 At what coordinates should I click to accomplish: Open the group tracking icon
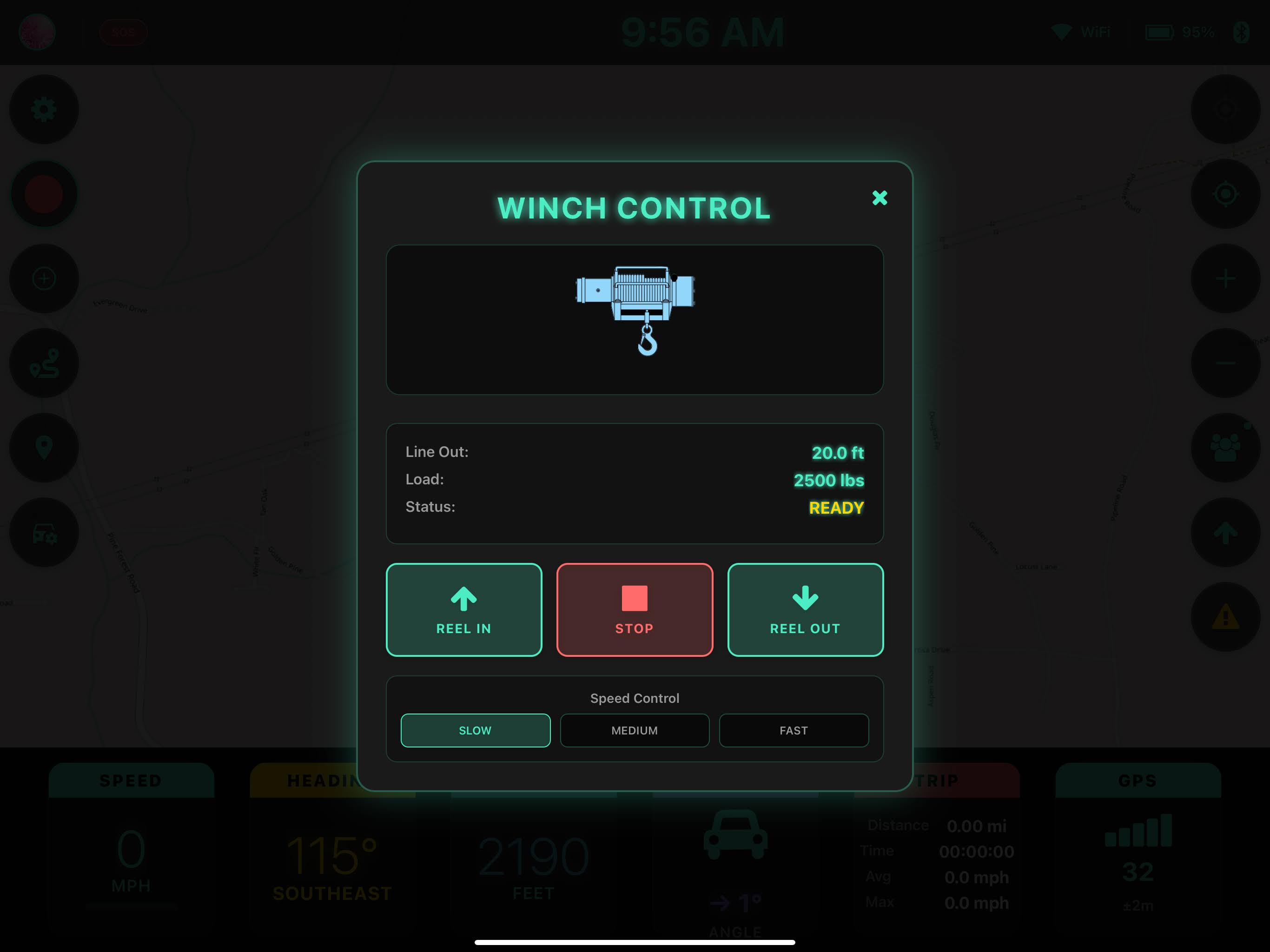tap(1226, 448)
